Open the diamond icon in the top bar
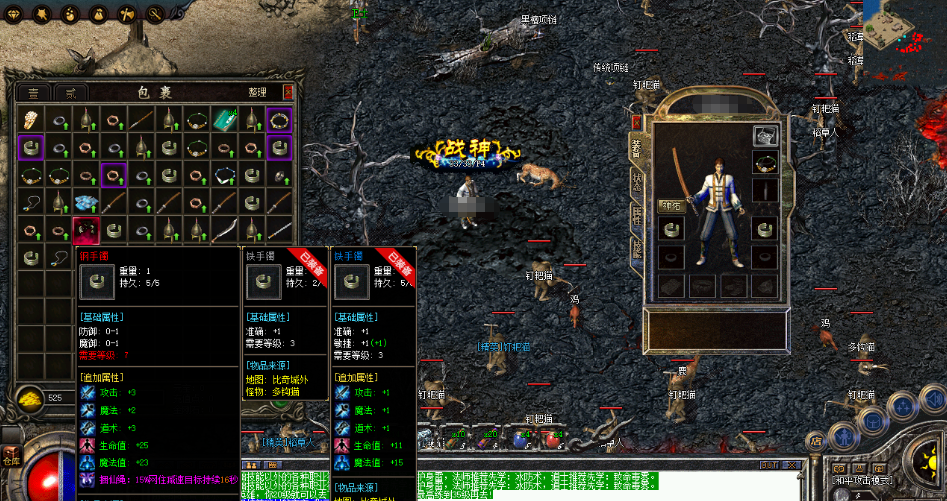The image size is (947, 501). click(14, 13)
